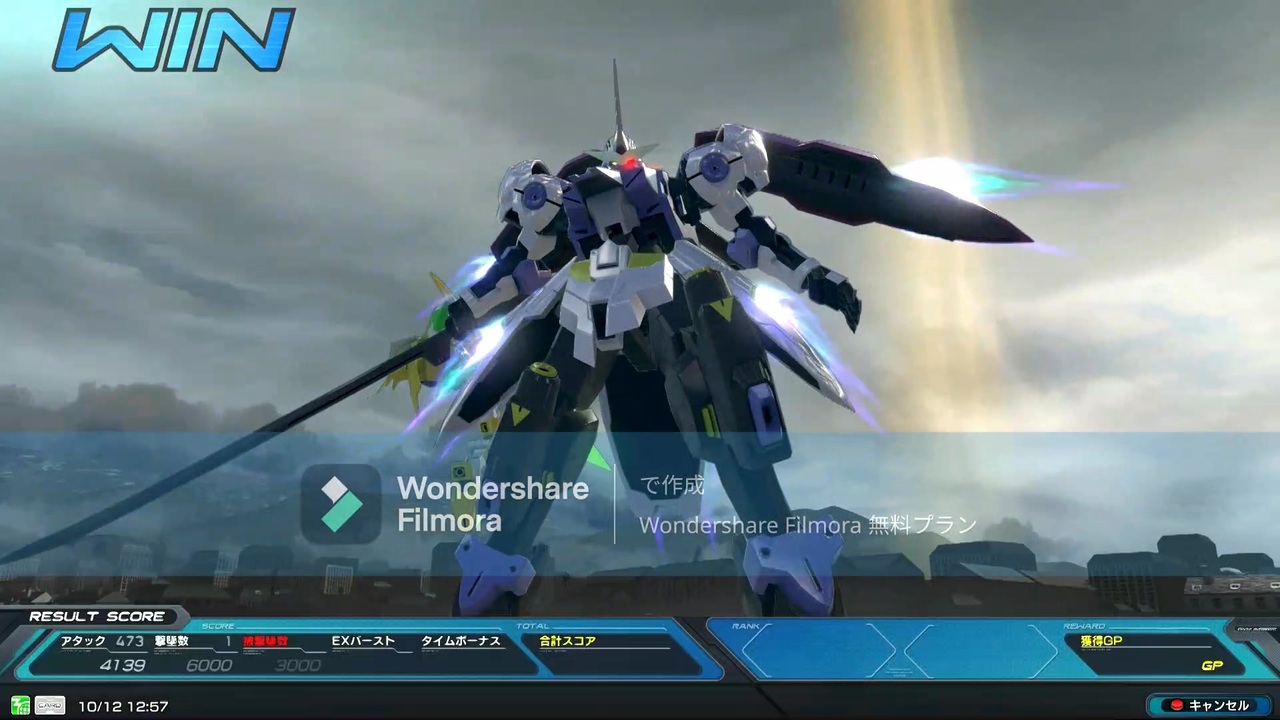Image resolution: width=1280 pixels, height=720 pixels.
Task: Click the SCORE section header bar
Action: tap(218, 625)
